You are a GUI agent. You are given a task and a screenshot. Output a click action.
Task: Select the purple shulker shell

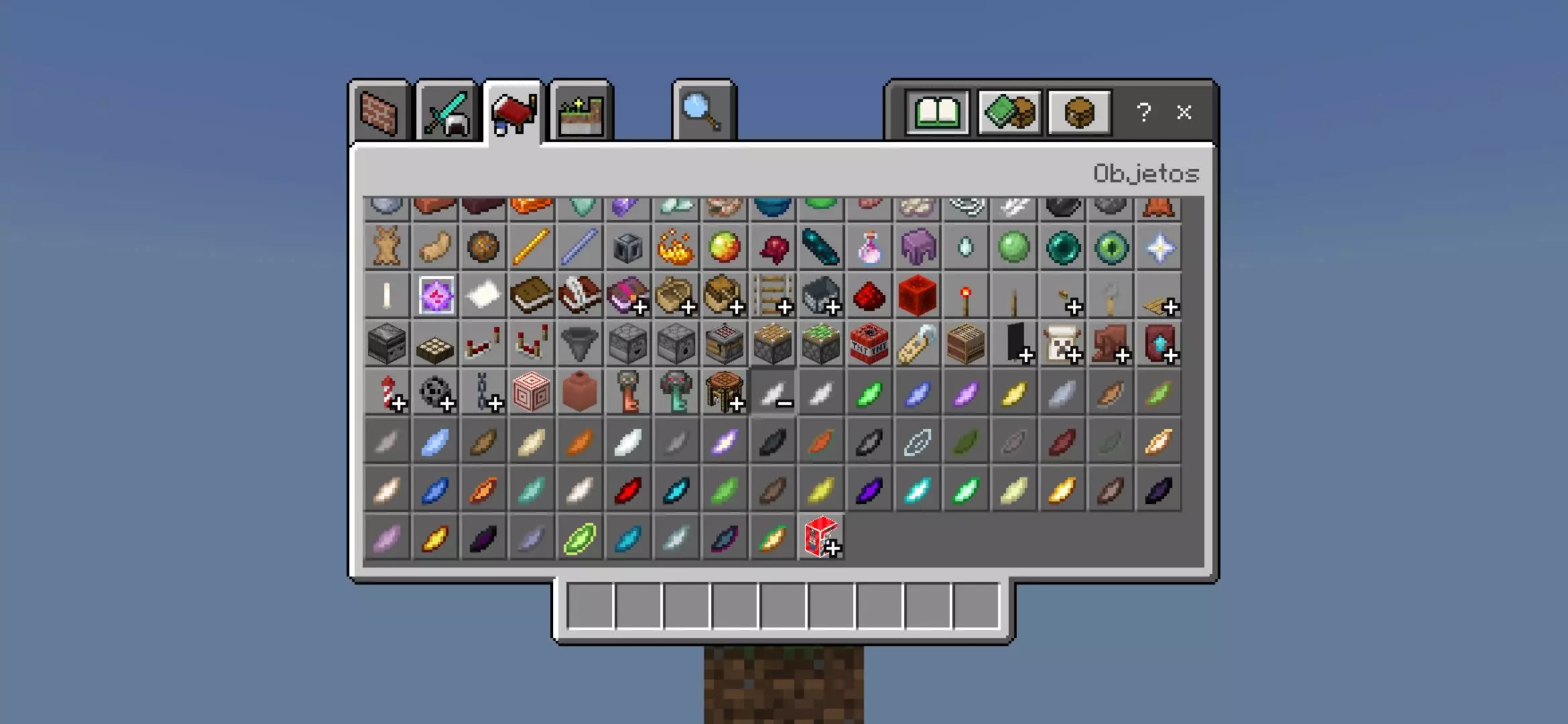(917, 248)
